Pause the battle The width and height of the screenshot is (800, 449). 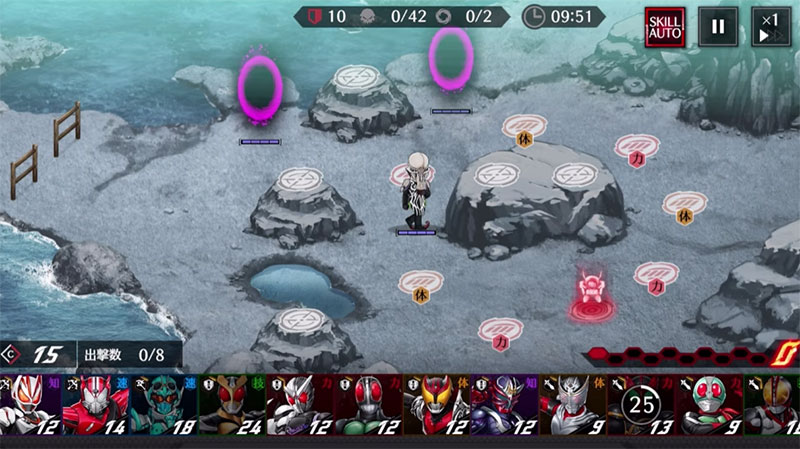point(718,27)
